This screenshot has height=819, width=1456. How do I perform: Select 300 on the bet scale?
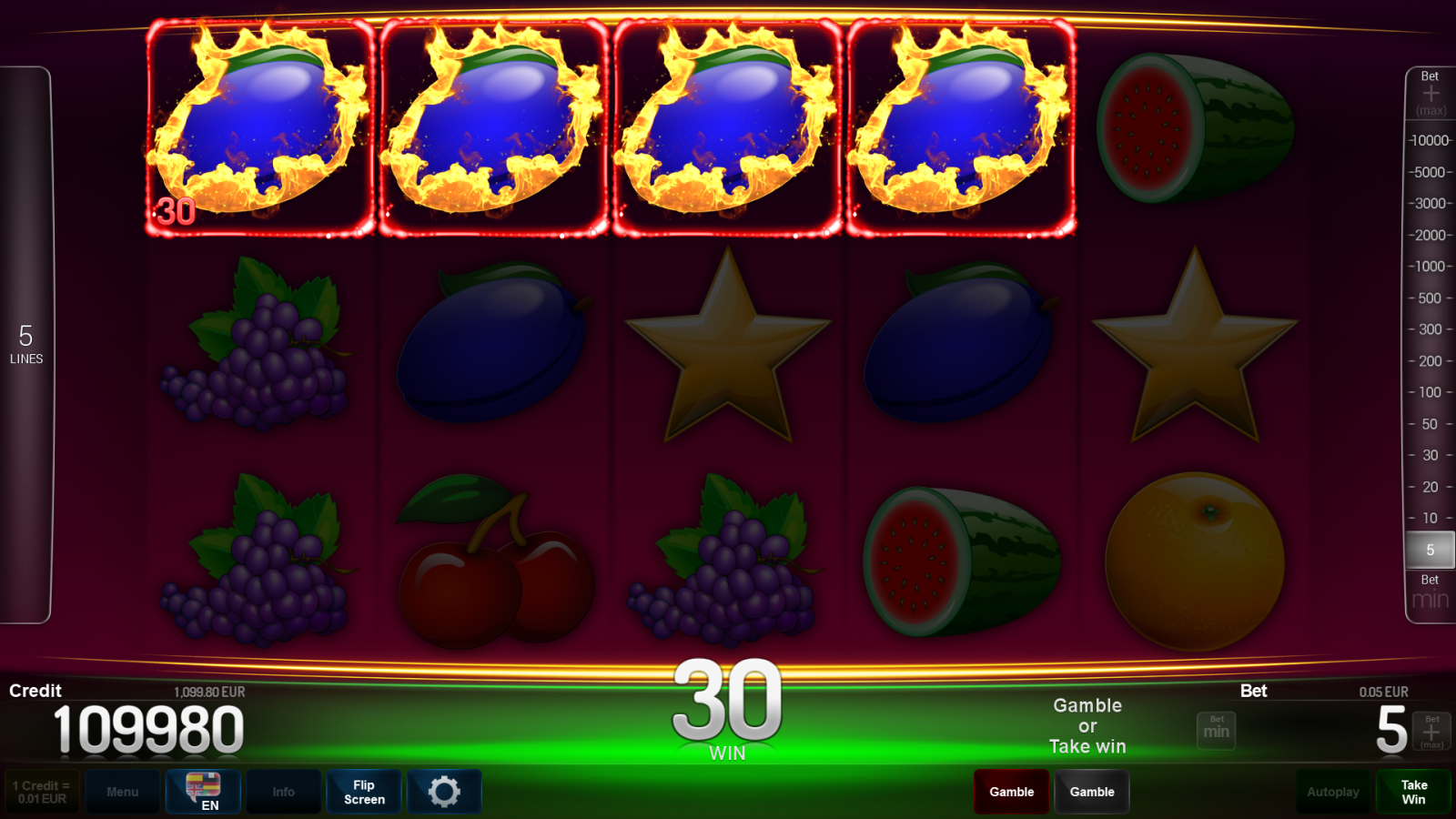[x=1430, y=329]
